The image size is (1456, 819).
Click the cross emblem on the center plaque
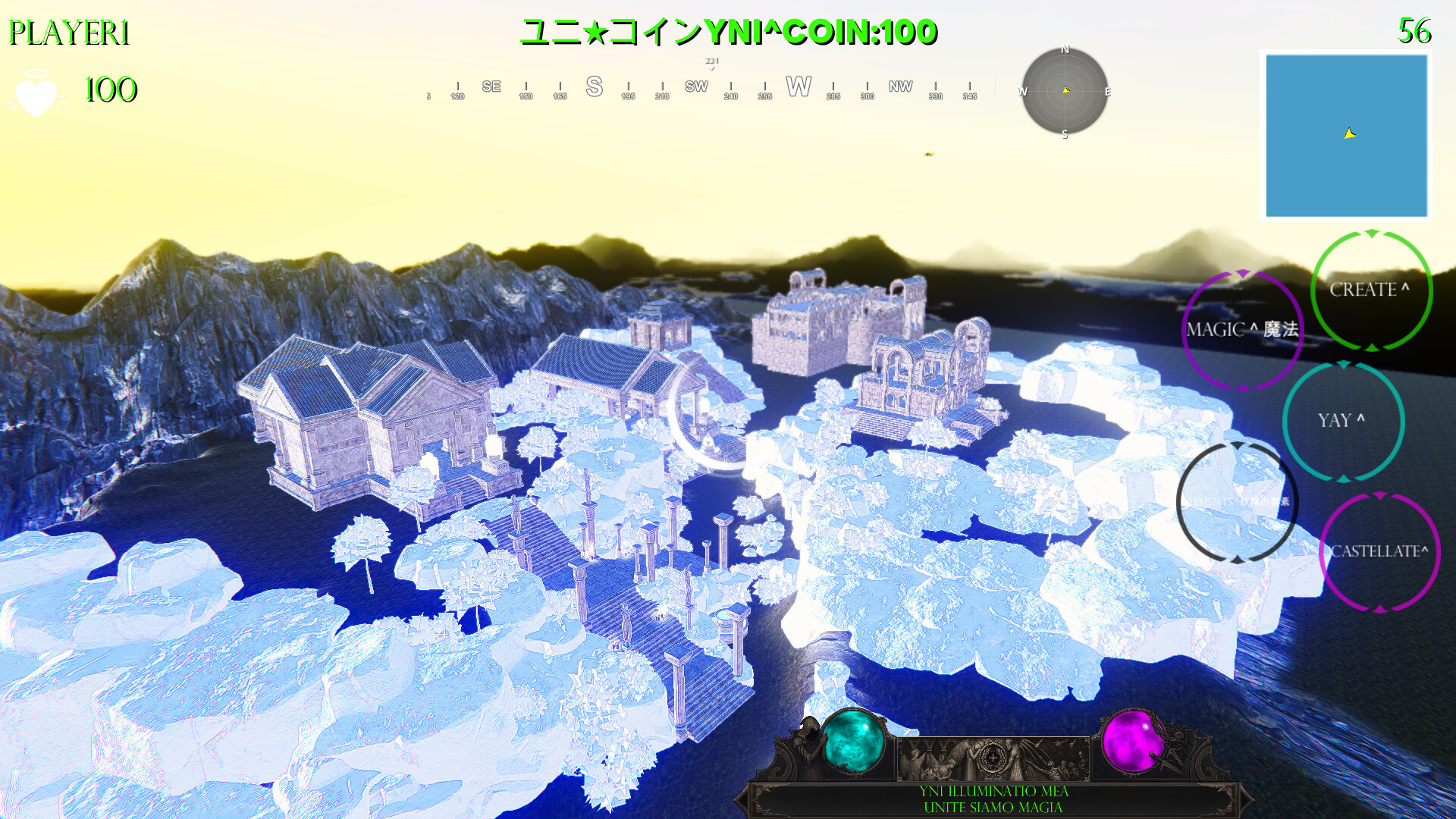pyautogui.click(x=992, y=758)
